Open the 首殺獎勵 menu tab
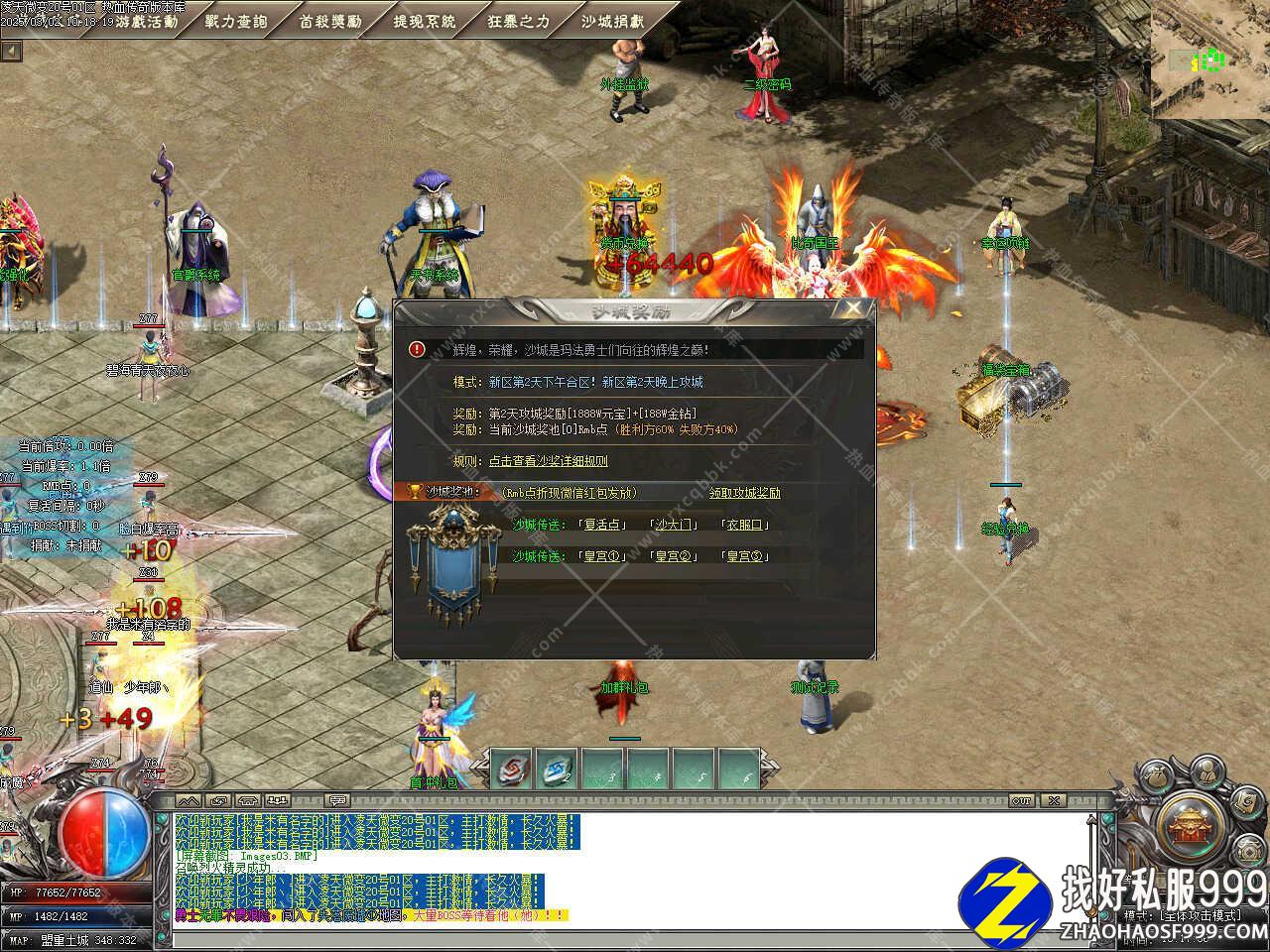Screen dimensions: 1270x952 pos(330,21)
